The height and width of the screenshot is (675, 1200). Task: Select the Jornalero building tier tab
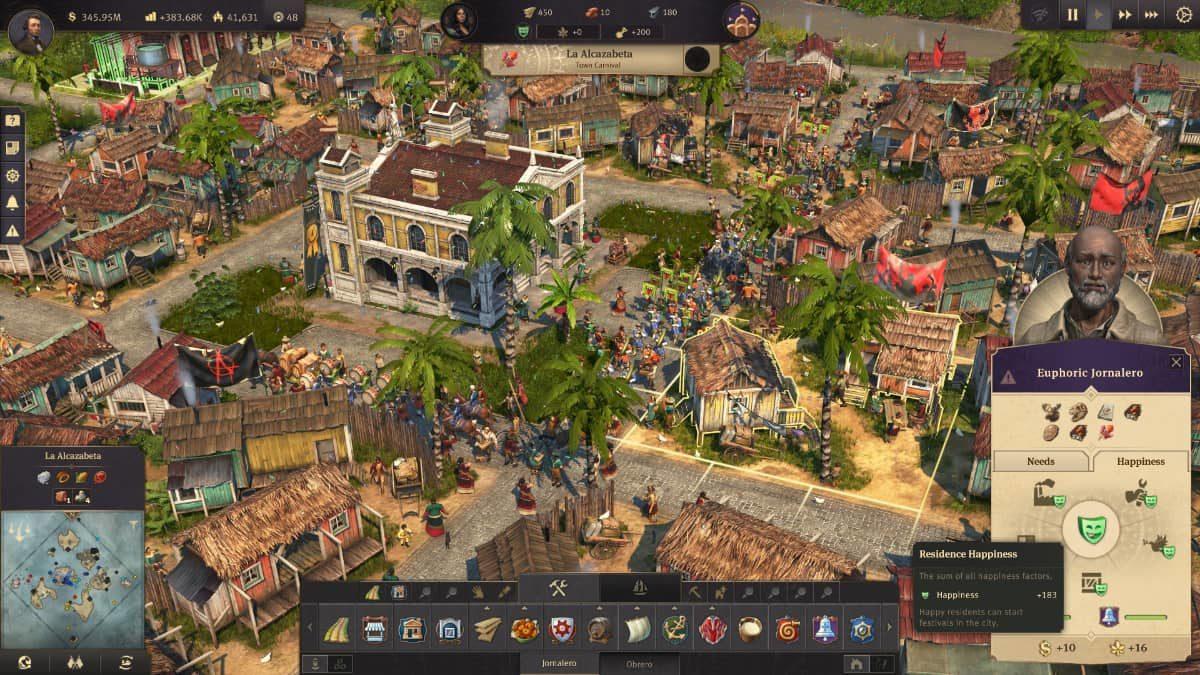(x=559, y=664)
